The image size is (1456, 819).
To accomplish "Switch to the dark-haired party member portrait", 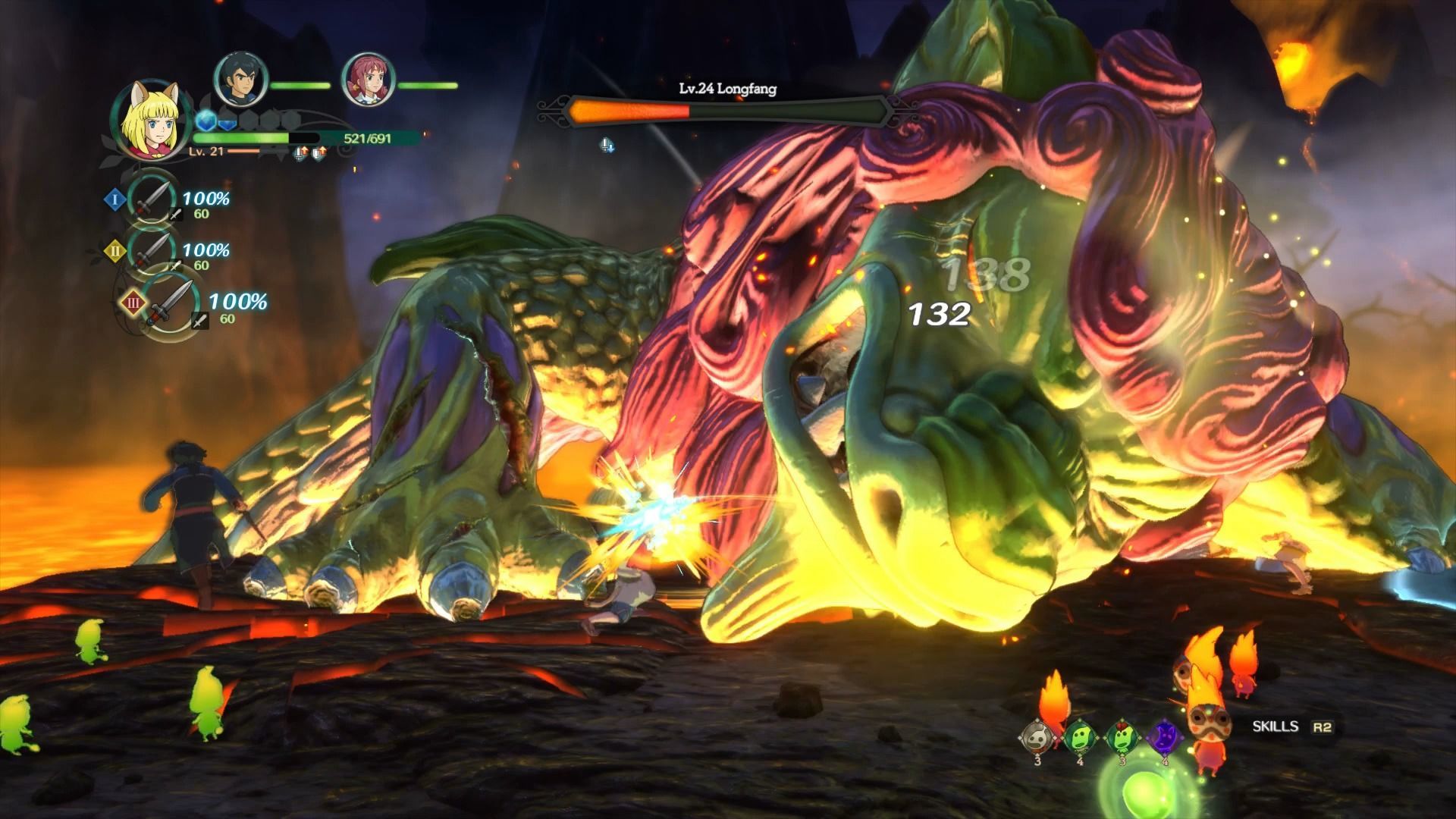I will pyautogui.click(x=241, y=80).
